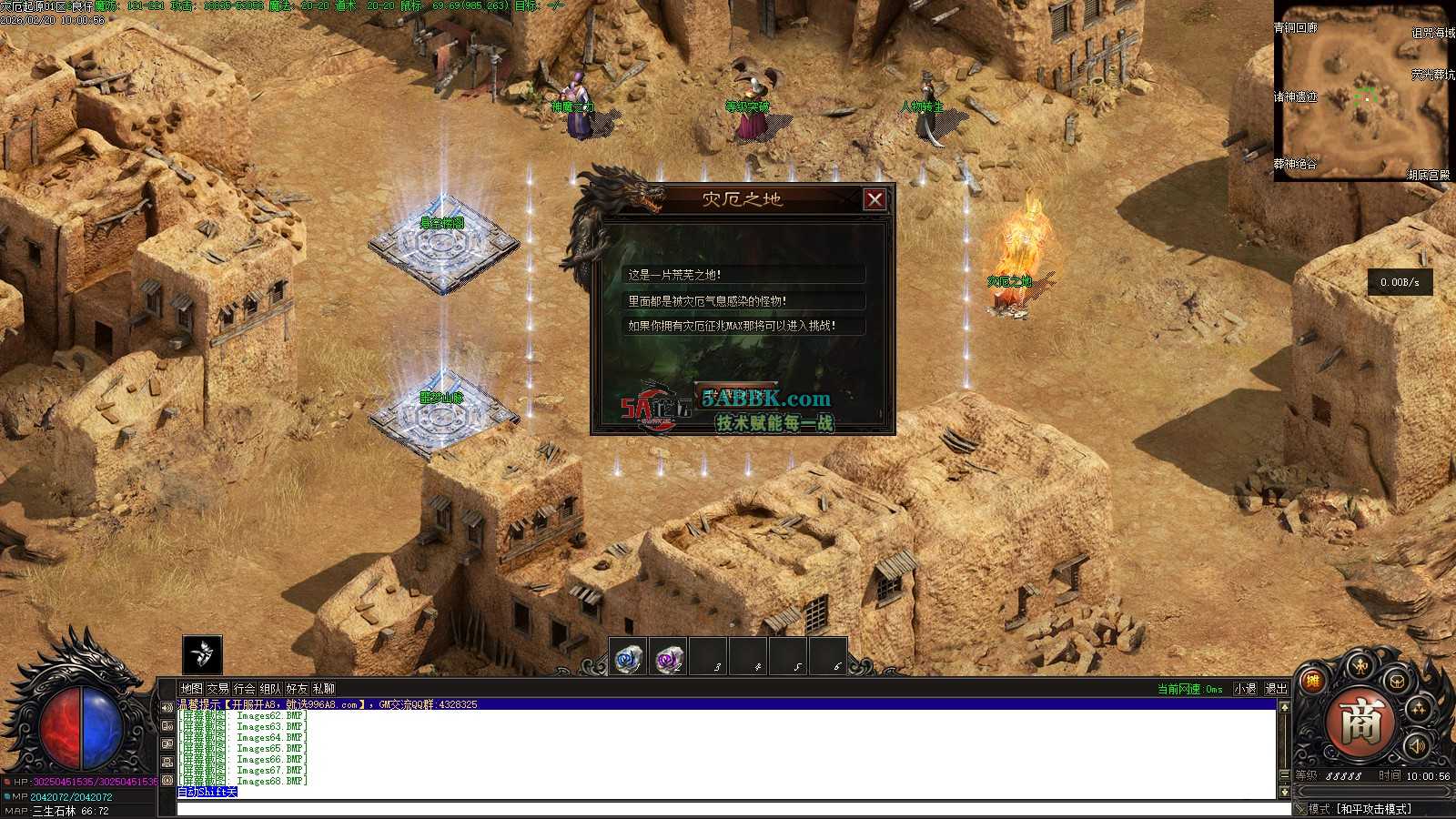Open the large red 商 shop button
Screen dimensions: 1456x819
tap(1361, 722)
